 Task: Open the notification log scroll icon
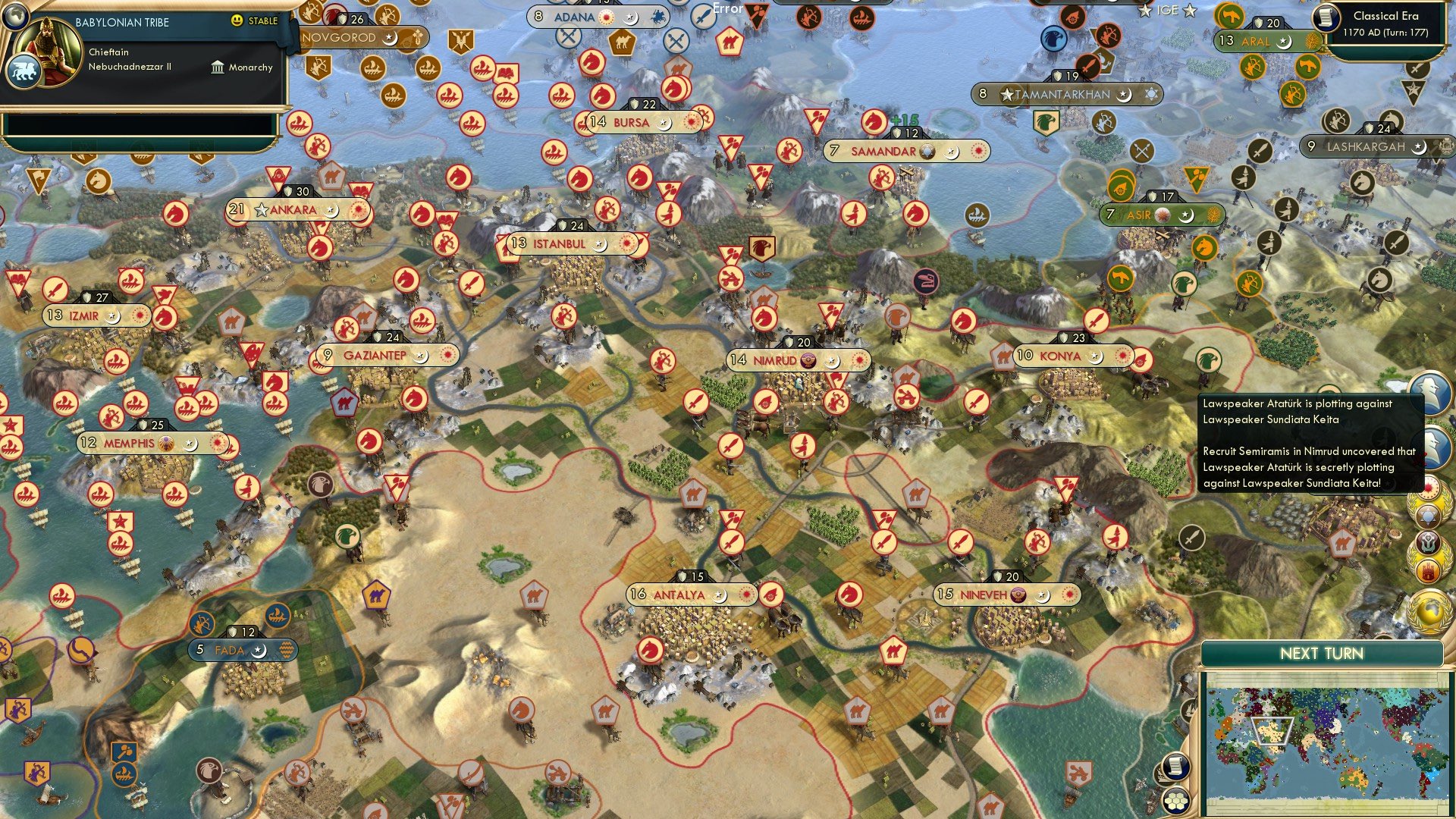click(x=1176, y=767)
